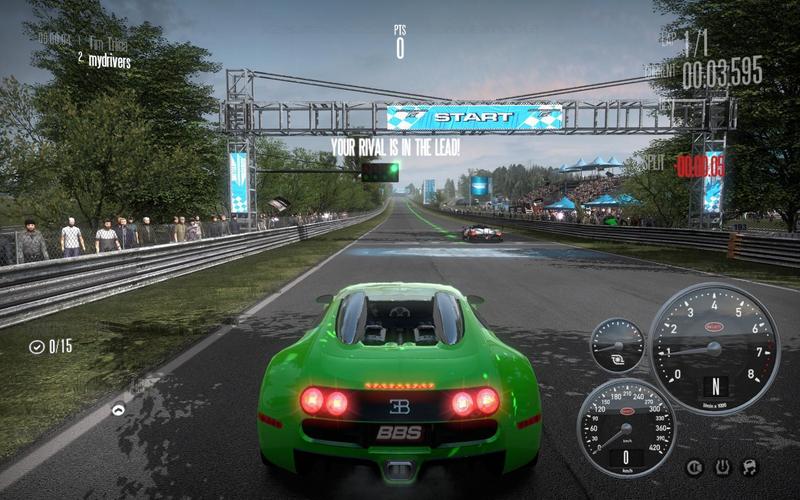Click the round chevron-up indicator icon
The height and width of the screenshot is (500, 800).
pyautogui.click(x=118, y=409)
